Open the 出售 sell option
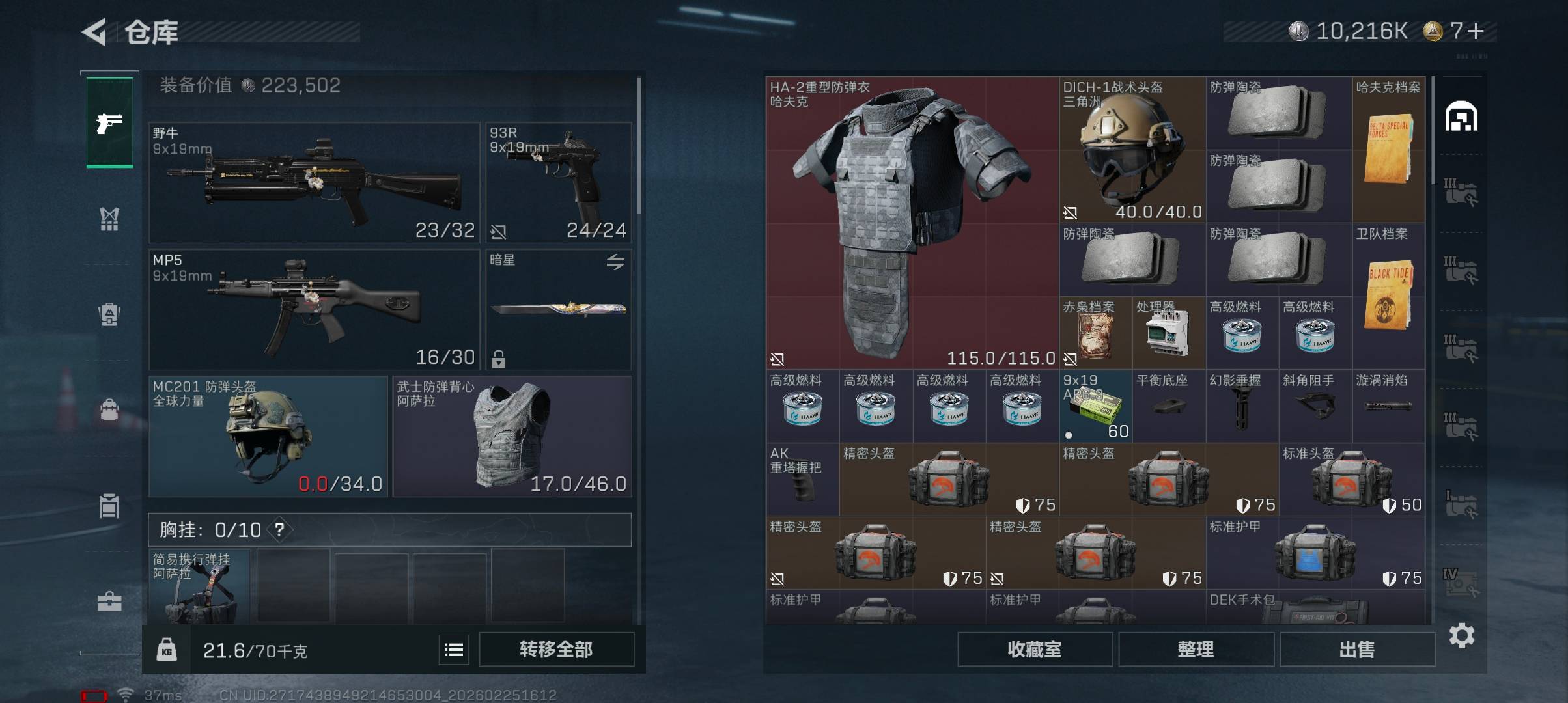The height and width of the screenshot is (703, 1568). pos(1357,649)
